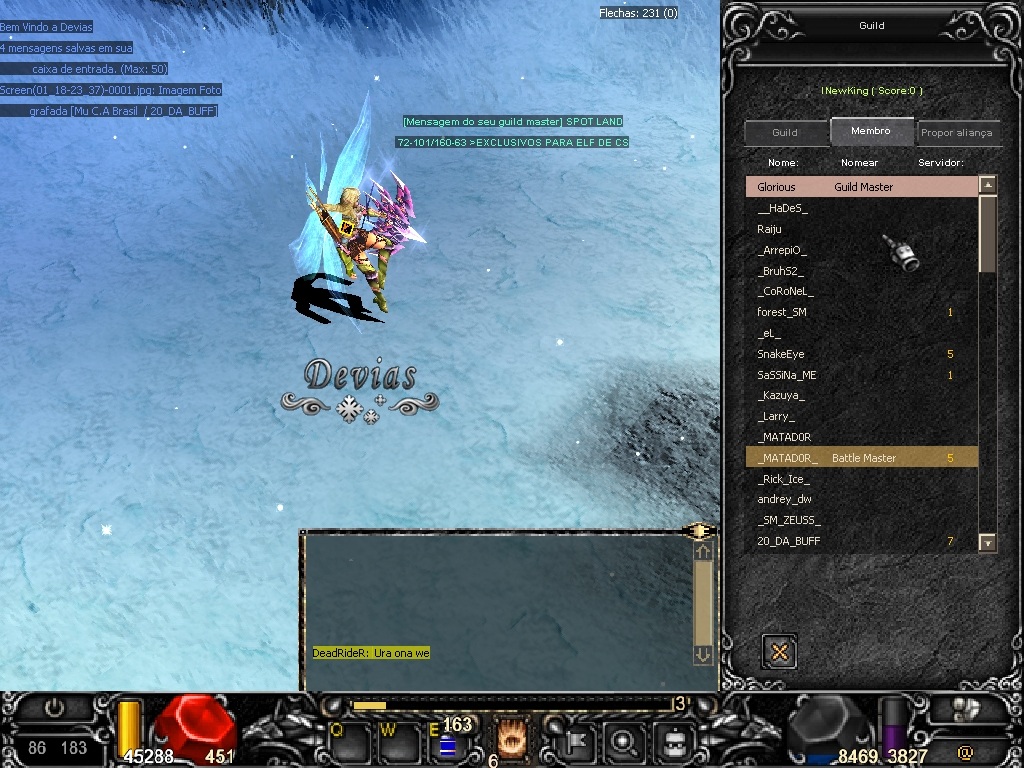Select the Membro tab
The width and height of the screenshot is (1024, 768).
871,131
